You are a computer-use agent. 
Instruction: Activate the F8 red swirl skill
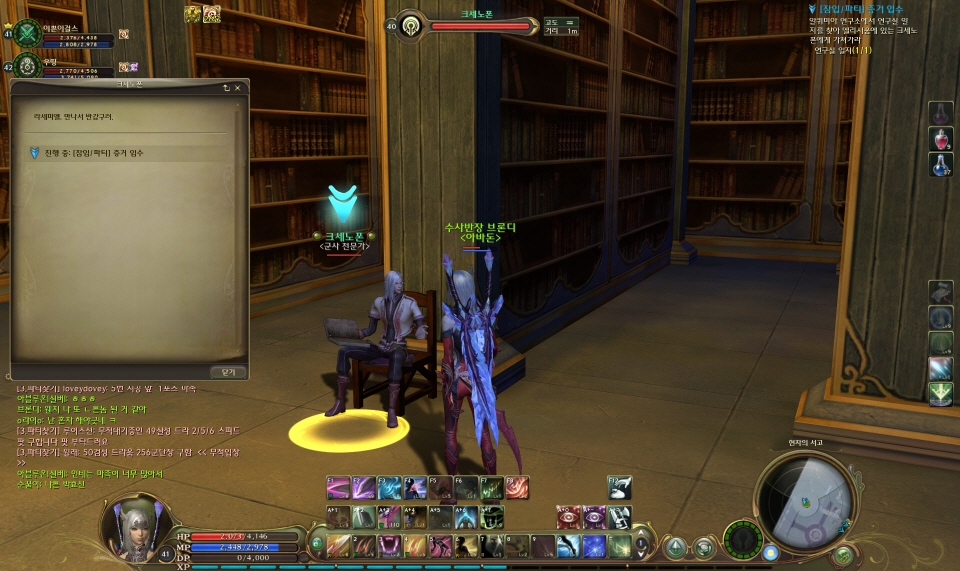coord(517,487)
